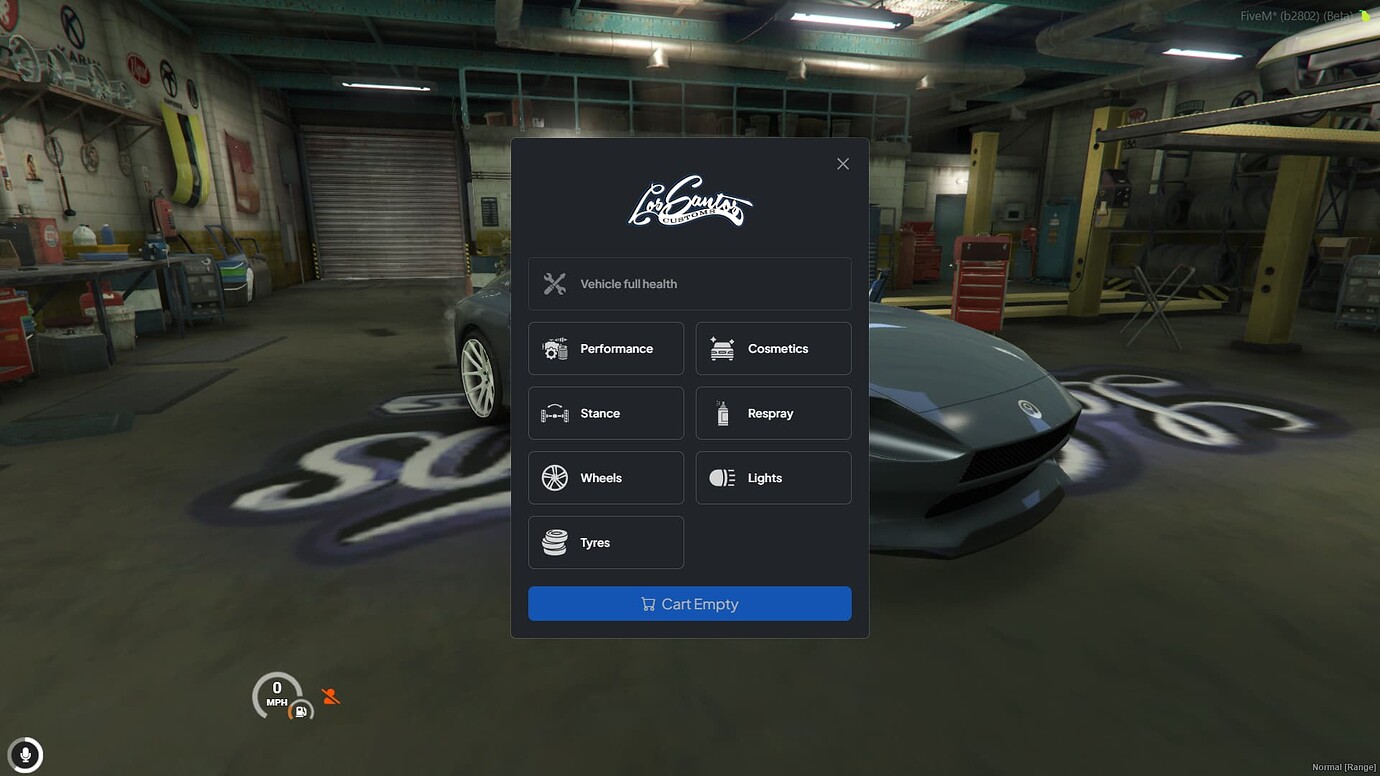
Task: Open the Respray options category
Action: pos(771,413)
